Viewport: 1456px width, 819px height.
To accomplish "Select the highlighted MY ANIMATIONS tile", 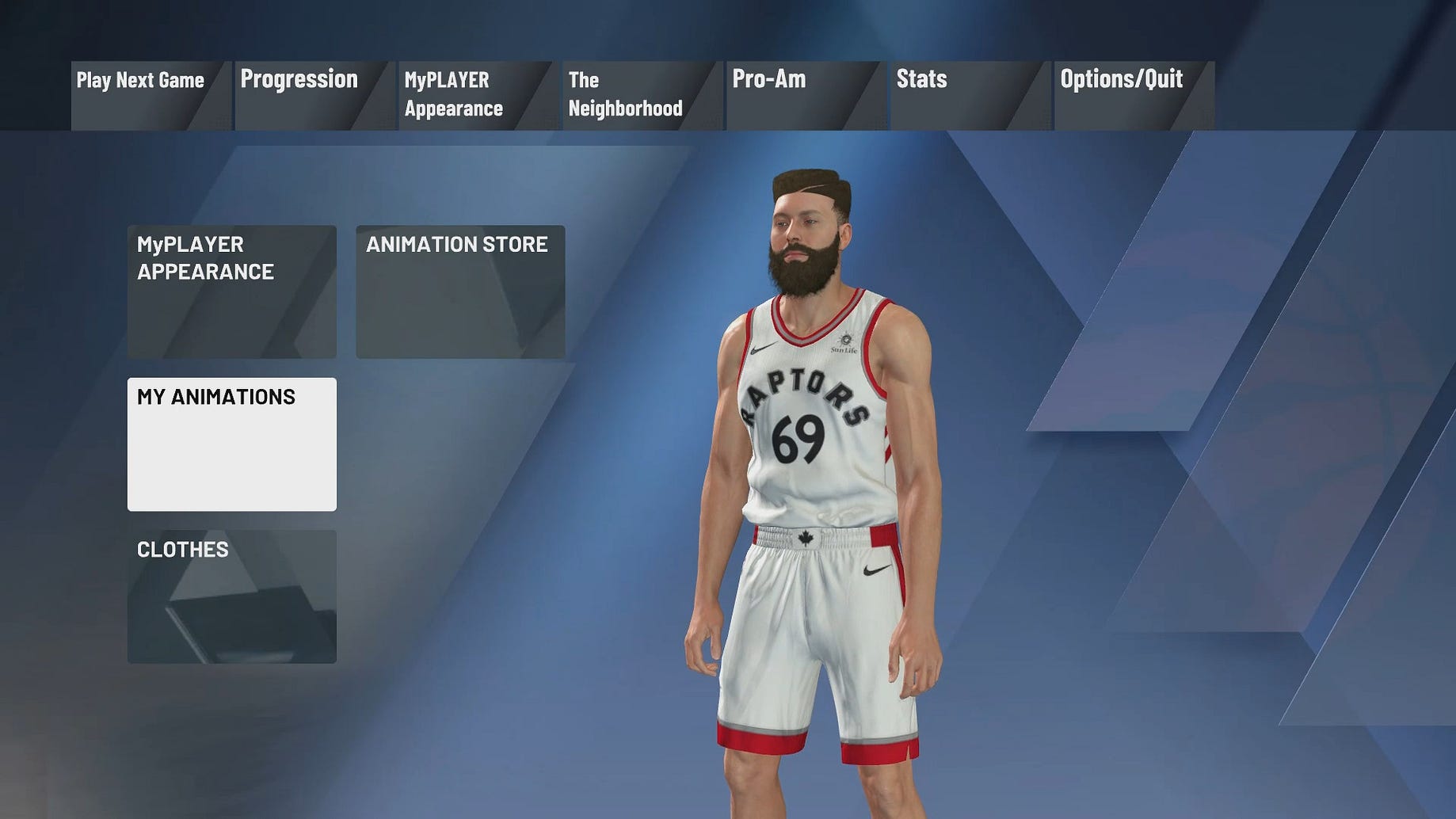I will click(232, 444).
